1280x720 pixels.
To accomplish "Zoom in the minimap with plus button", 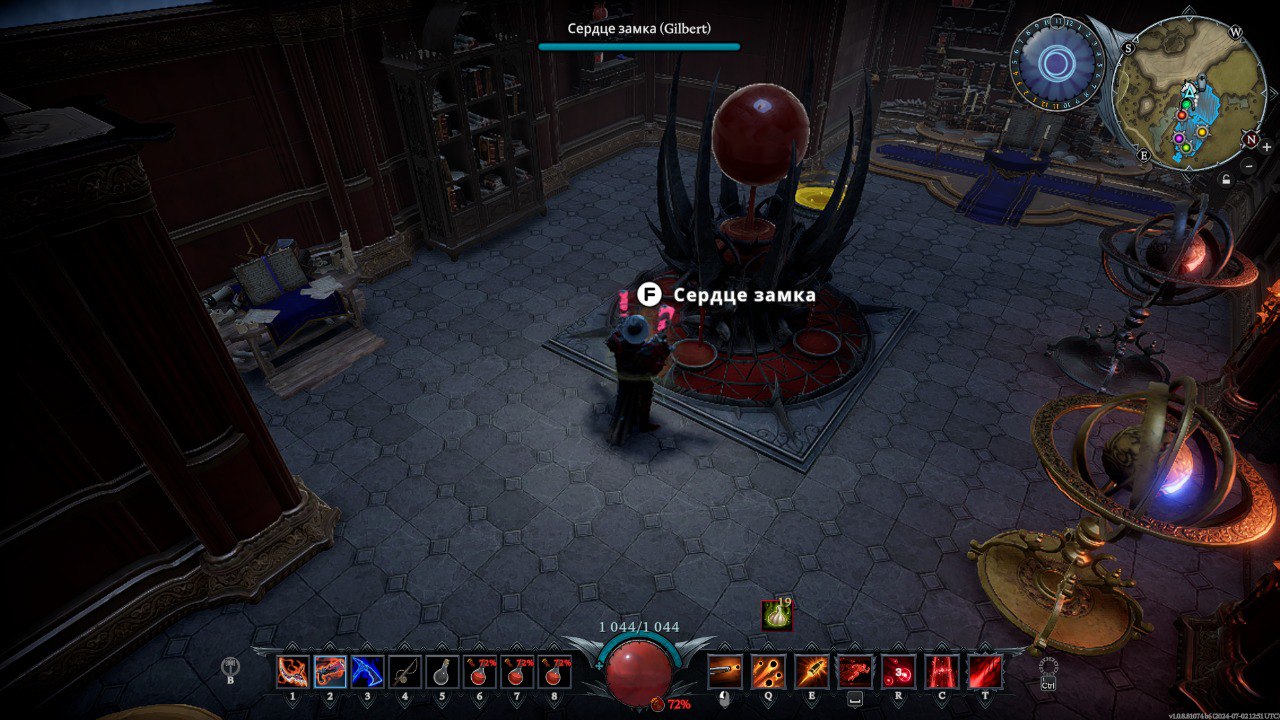I will pyautogui.click(x=1266, y=147).
